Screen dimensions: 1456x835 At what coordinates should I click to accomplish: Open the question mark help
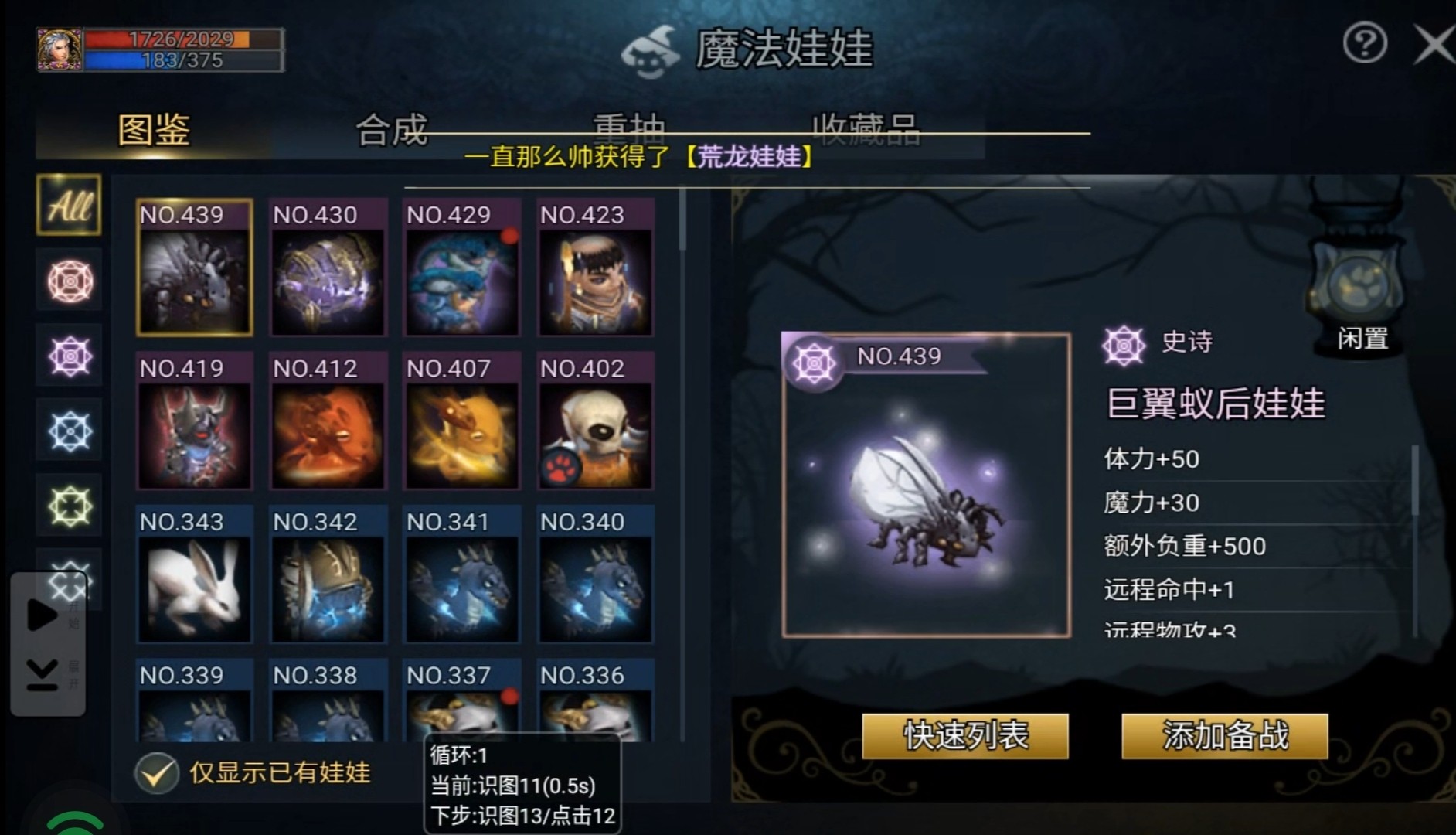[1365, 43]
